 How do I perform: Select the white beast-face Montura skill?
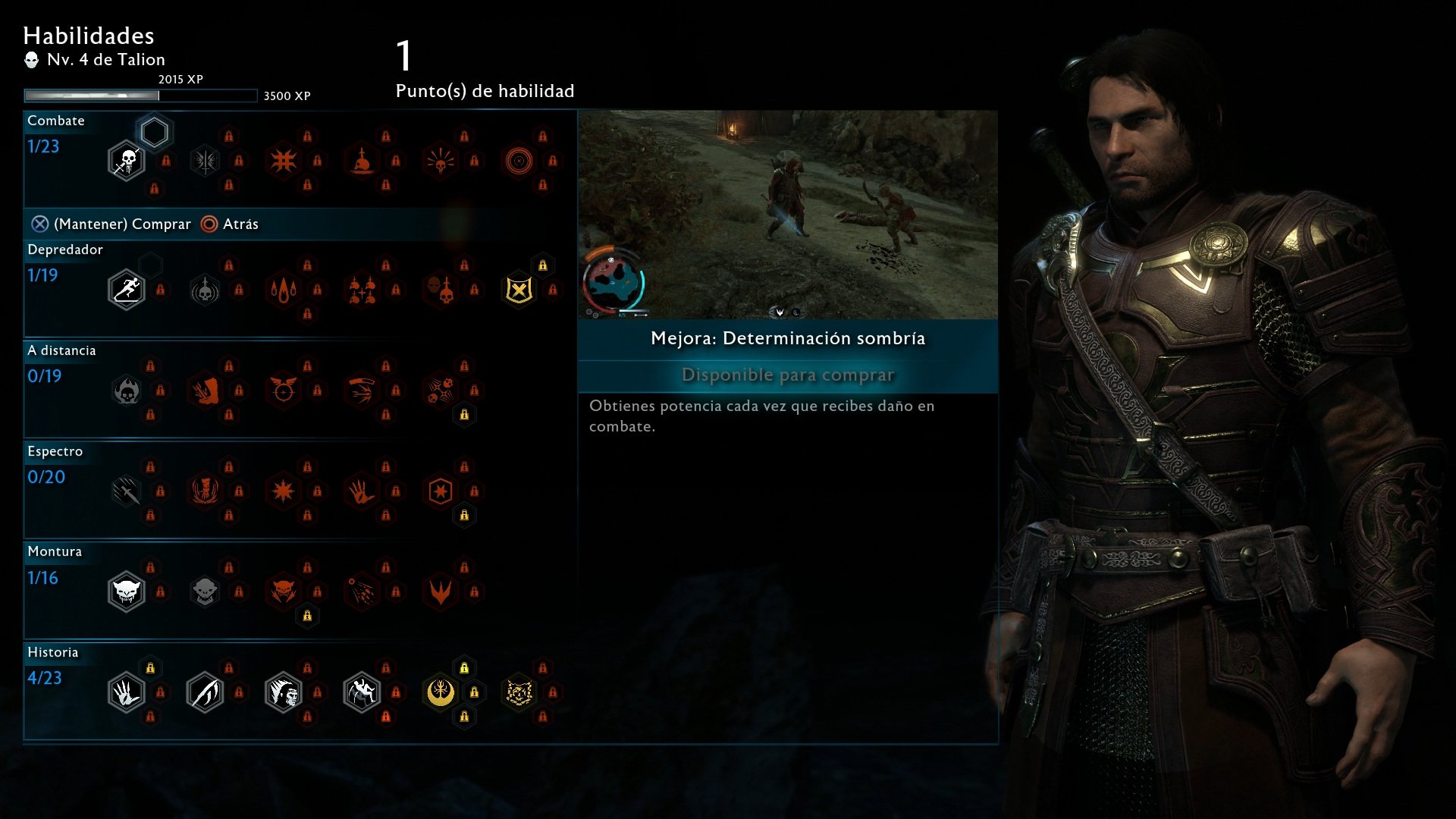127,591
